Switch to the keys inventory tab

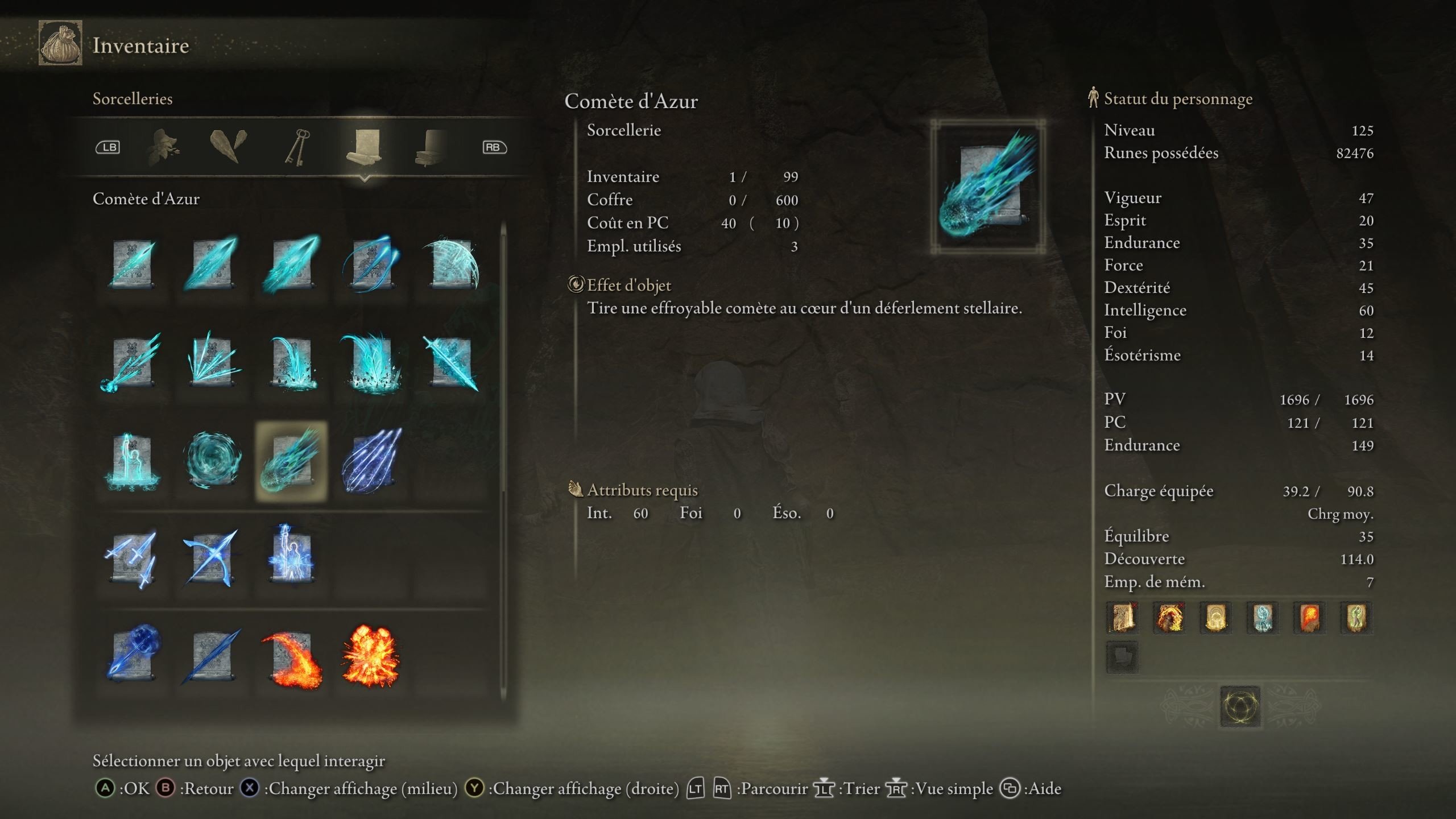pos(297,147)
